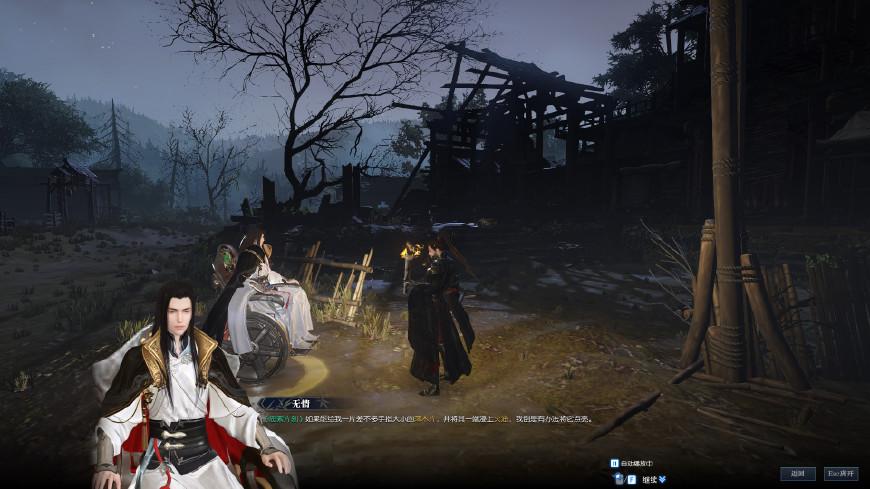Open the 追溯 dialogue history button

click(x=797, y=473)
